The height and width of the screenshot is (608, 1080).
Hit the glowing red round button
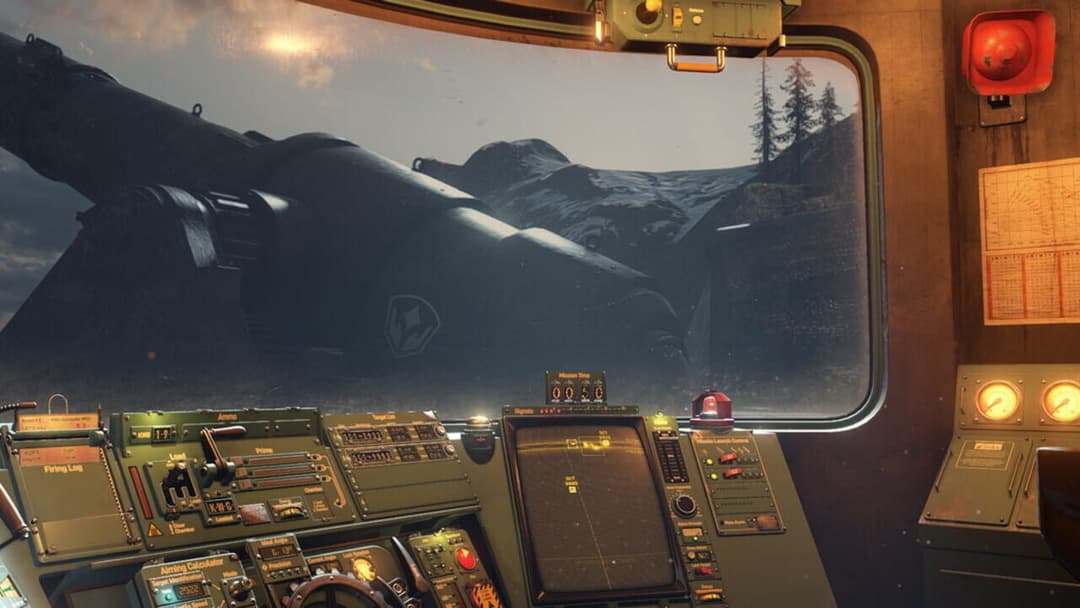[466, 559]
